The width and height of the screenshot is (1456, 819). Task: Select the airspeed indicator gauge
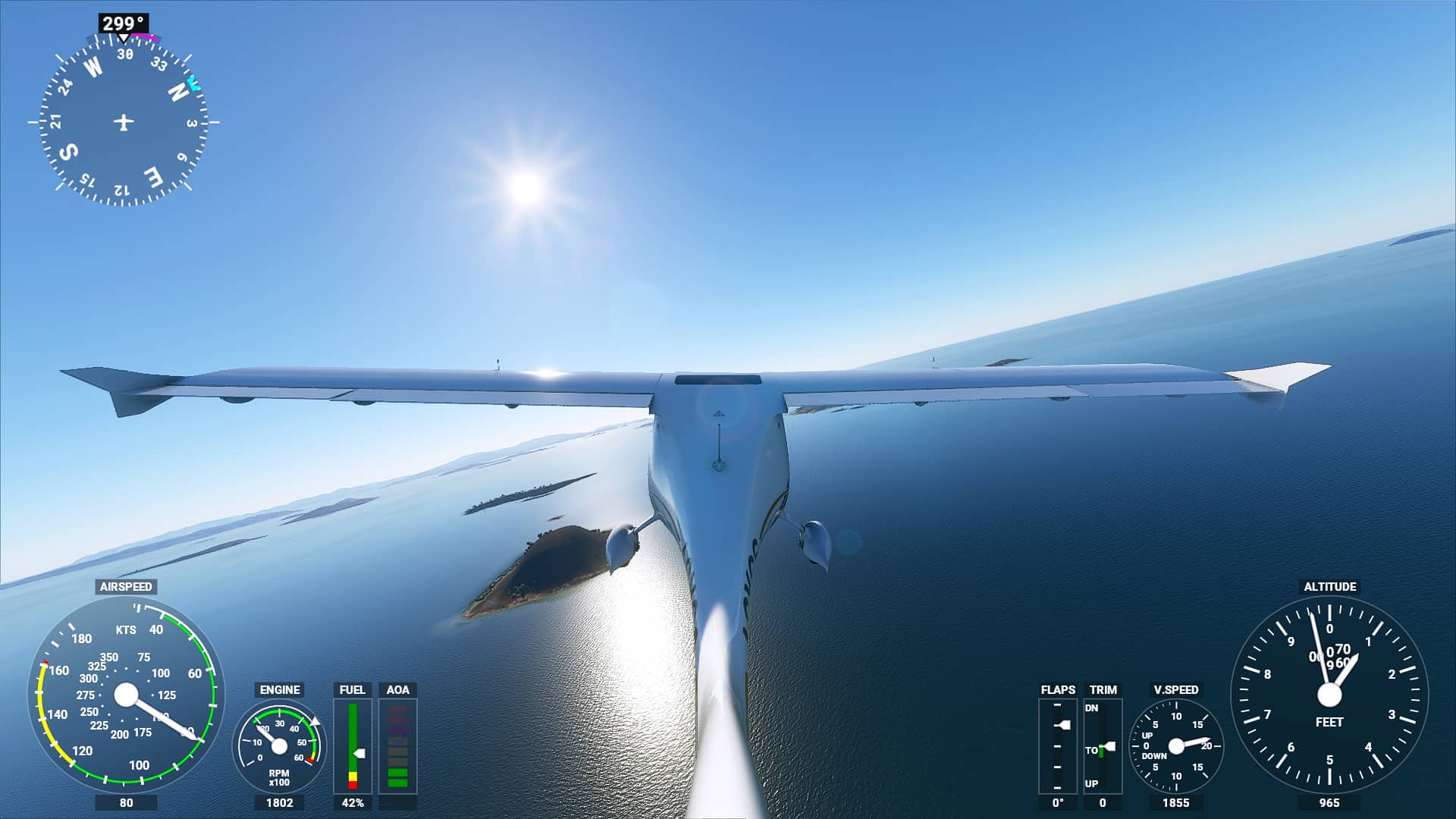coord(126,695)
